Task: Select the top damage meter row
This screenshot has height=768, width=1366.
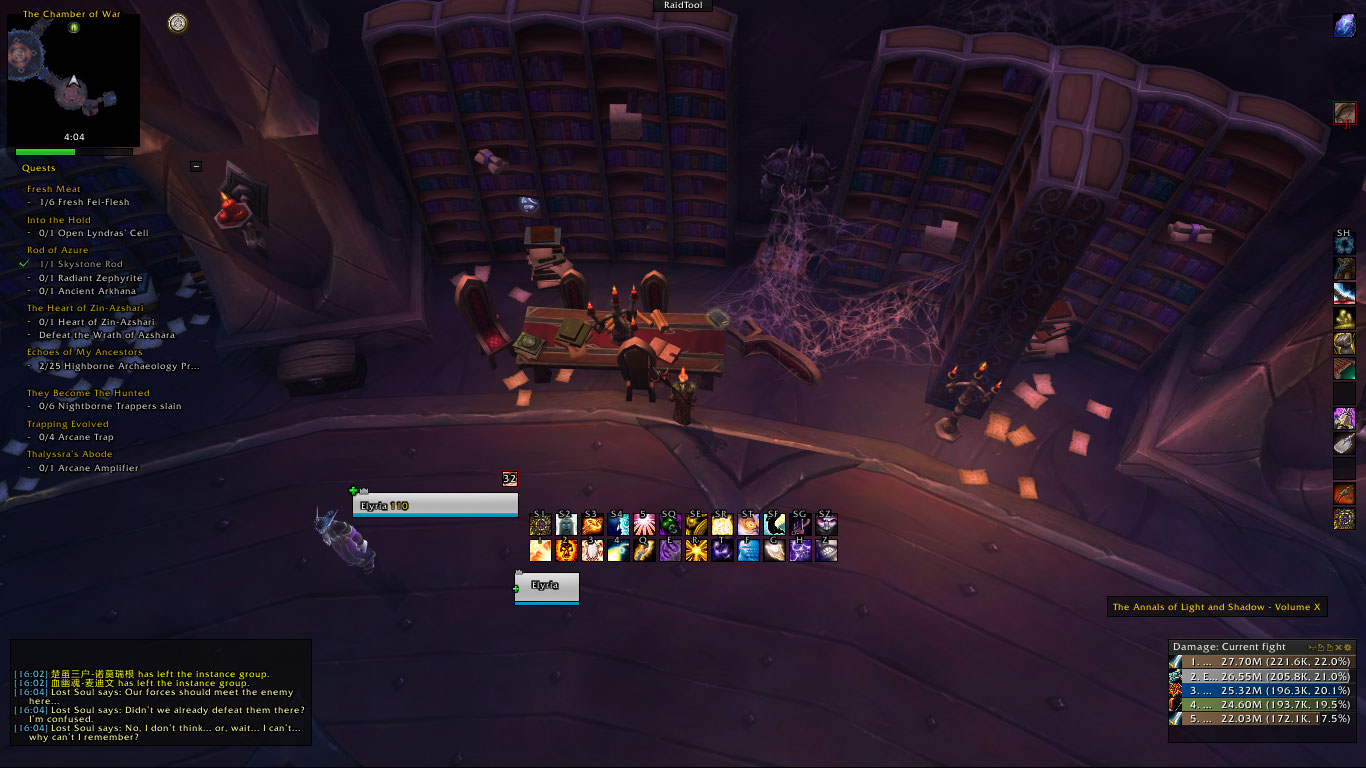Action: pyautogui.click(x=1262, y=662)
